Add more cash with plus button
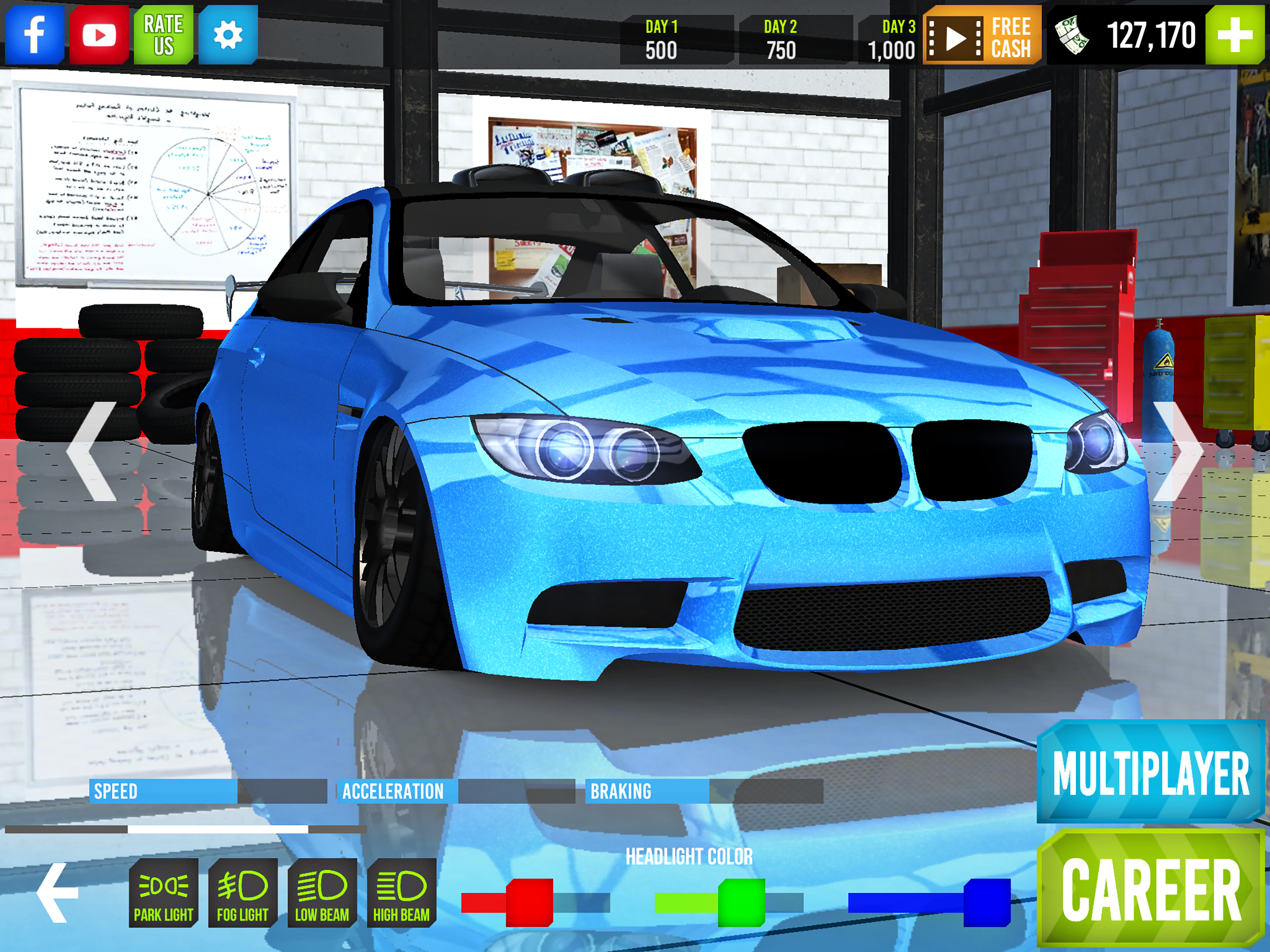1270x952 pixels. (1234, 34)
